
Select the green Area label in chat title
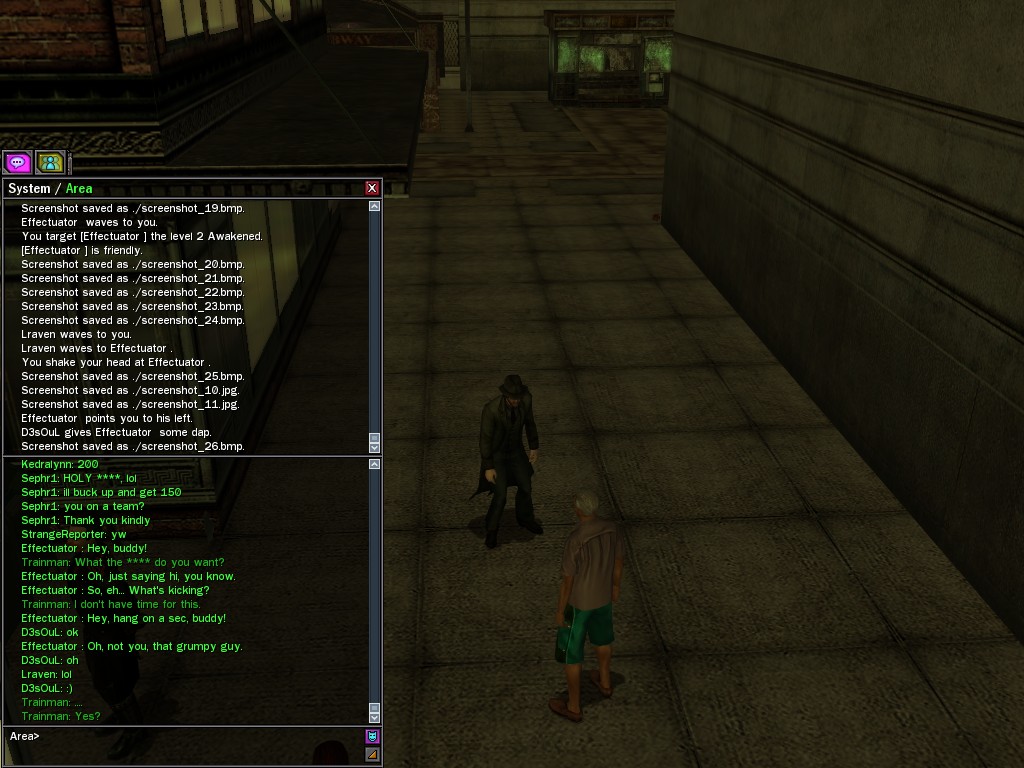click(x=79, y=189)
